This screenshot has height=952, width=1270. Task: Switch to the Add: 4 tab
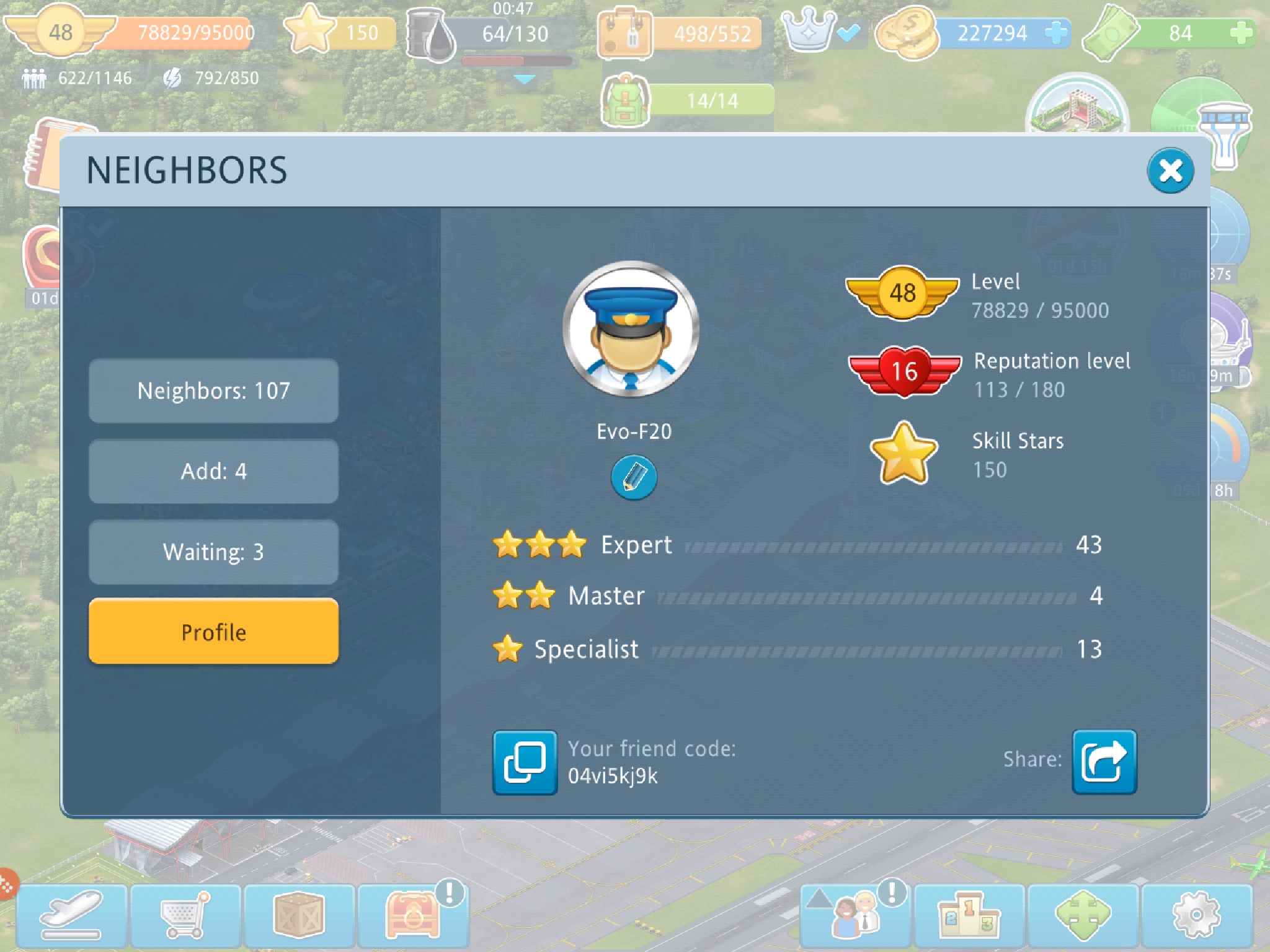213,472
